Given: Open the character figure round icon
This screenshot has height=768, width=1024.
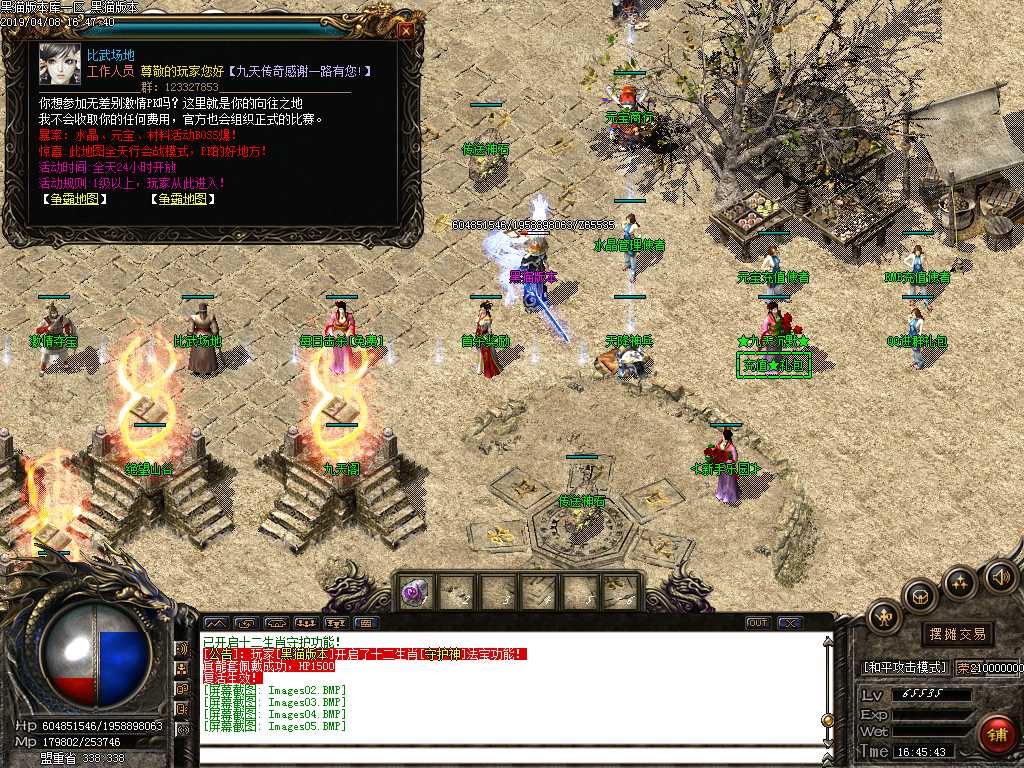Looking at the screenshot, I should pos(883,617).
